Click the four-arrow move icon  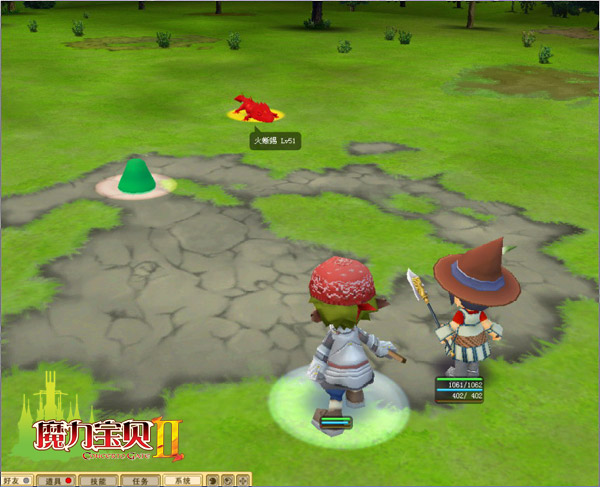coord(243,481)
